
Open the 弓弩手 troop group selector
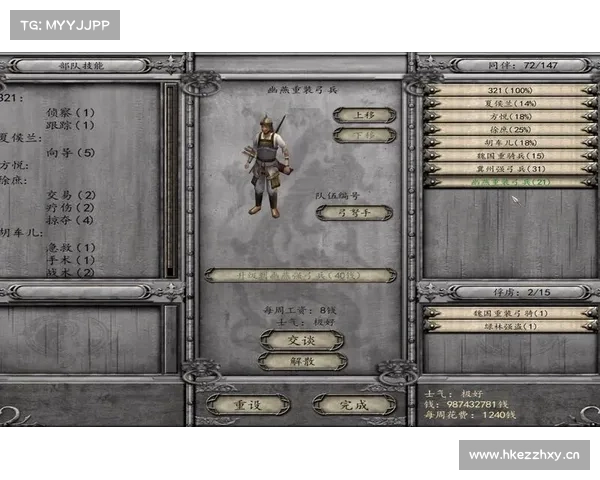[354, 213]
